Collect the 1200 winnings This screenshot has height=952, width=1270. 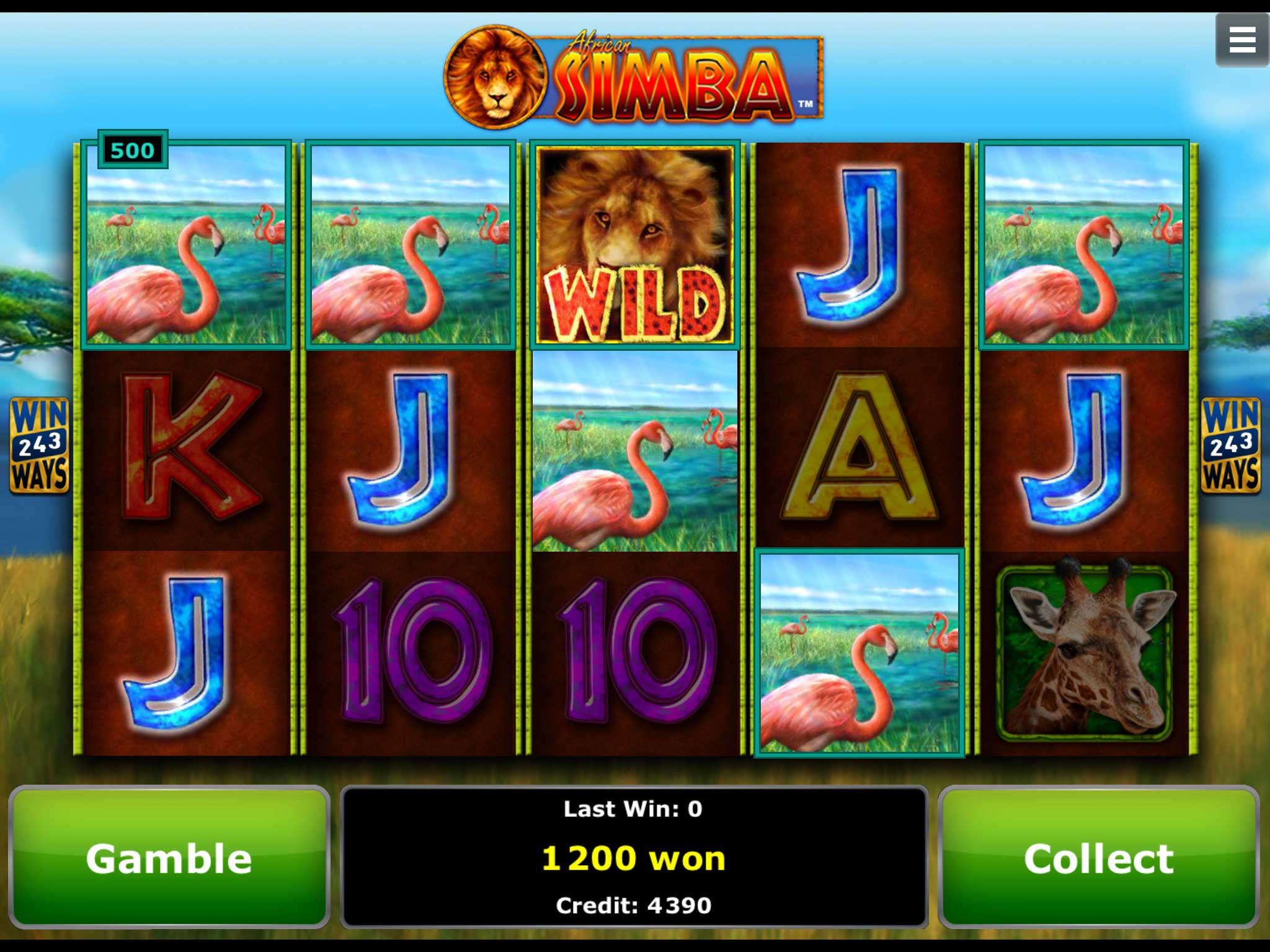click(x=1098, y=858)
